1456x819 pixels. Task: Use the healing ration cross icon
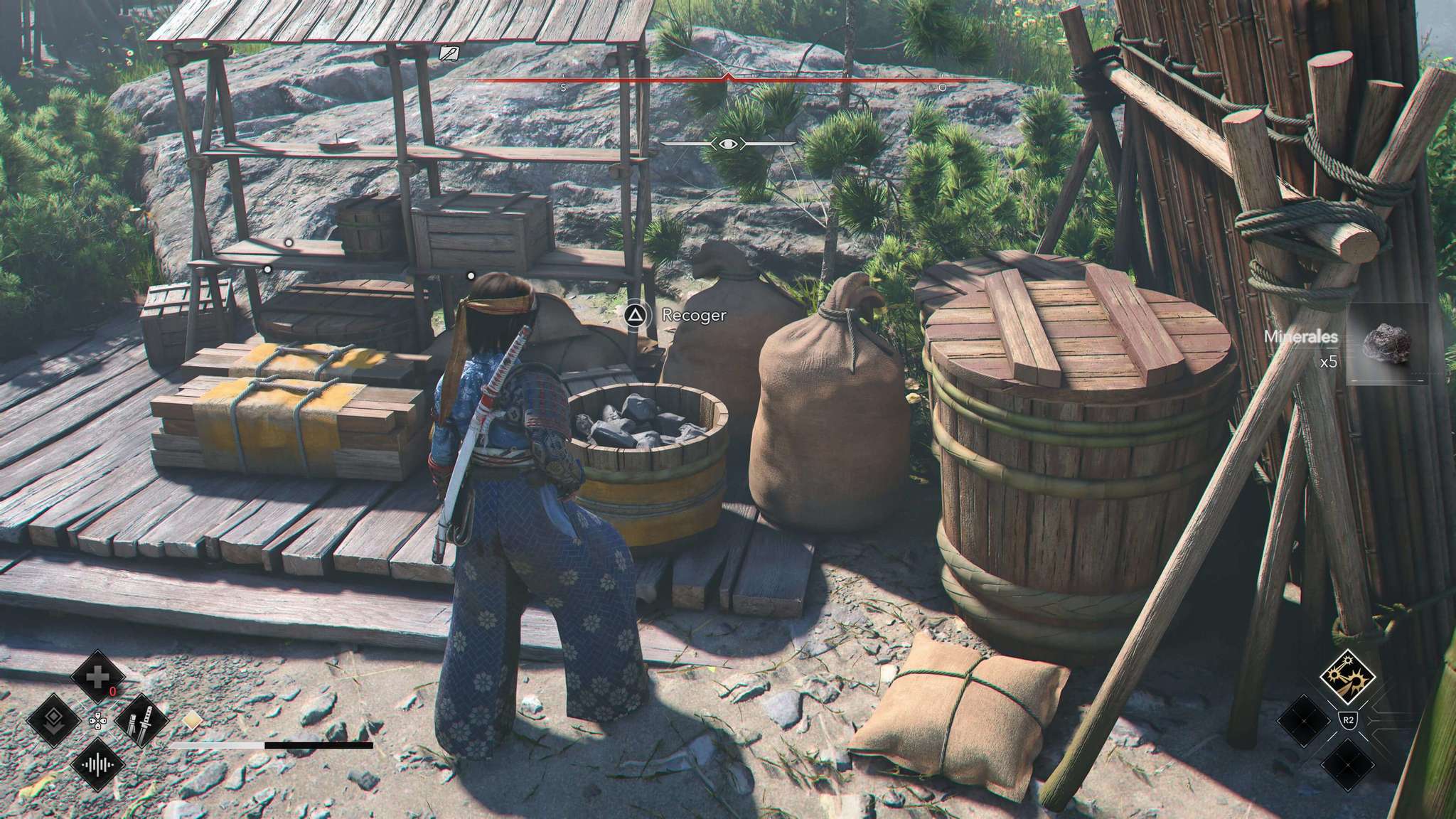coord(97,678)
